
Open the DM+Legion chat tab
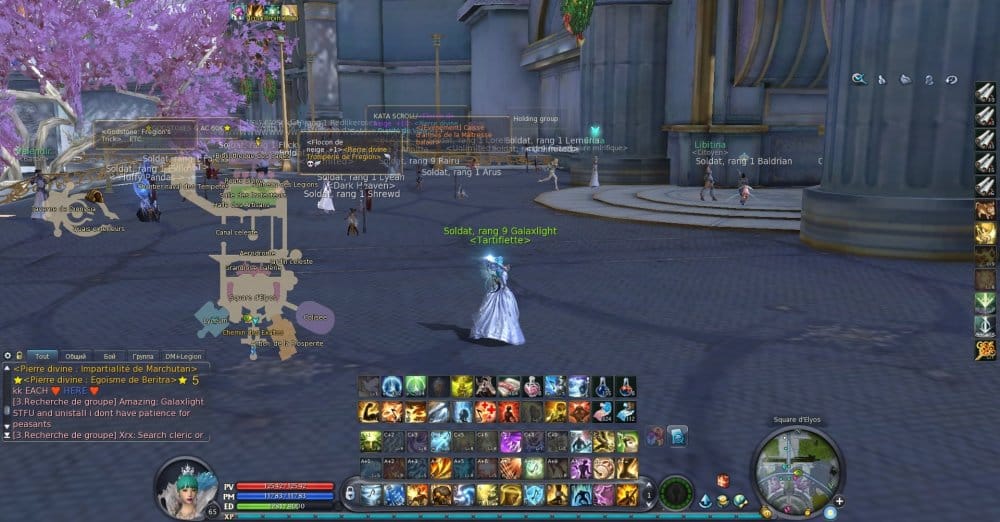[x=184, y=356]
